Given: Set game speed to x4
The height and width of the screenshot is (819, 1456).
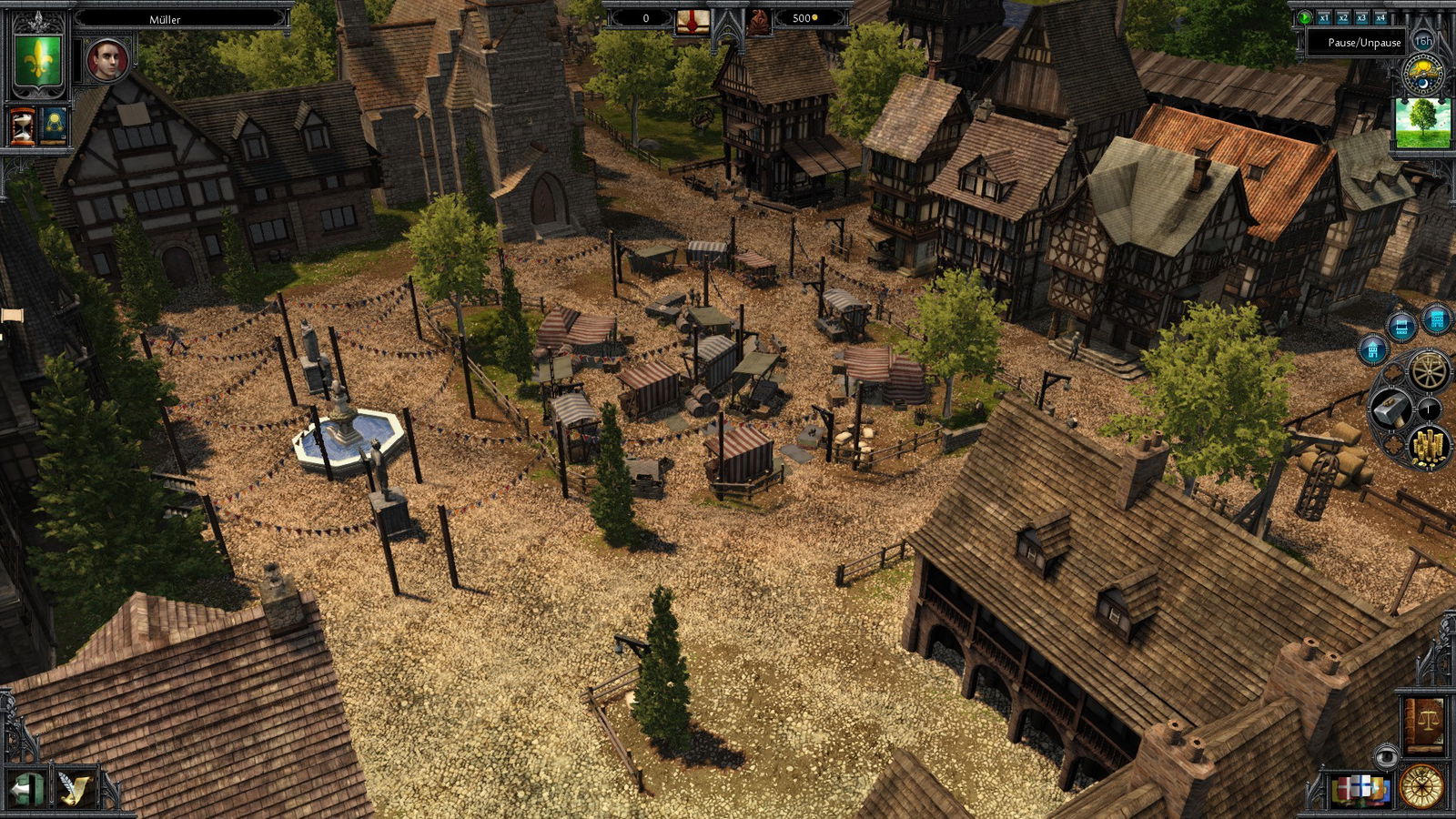Looking at the screenshot, I should pyautogui.click(x=1381, y=17).
